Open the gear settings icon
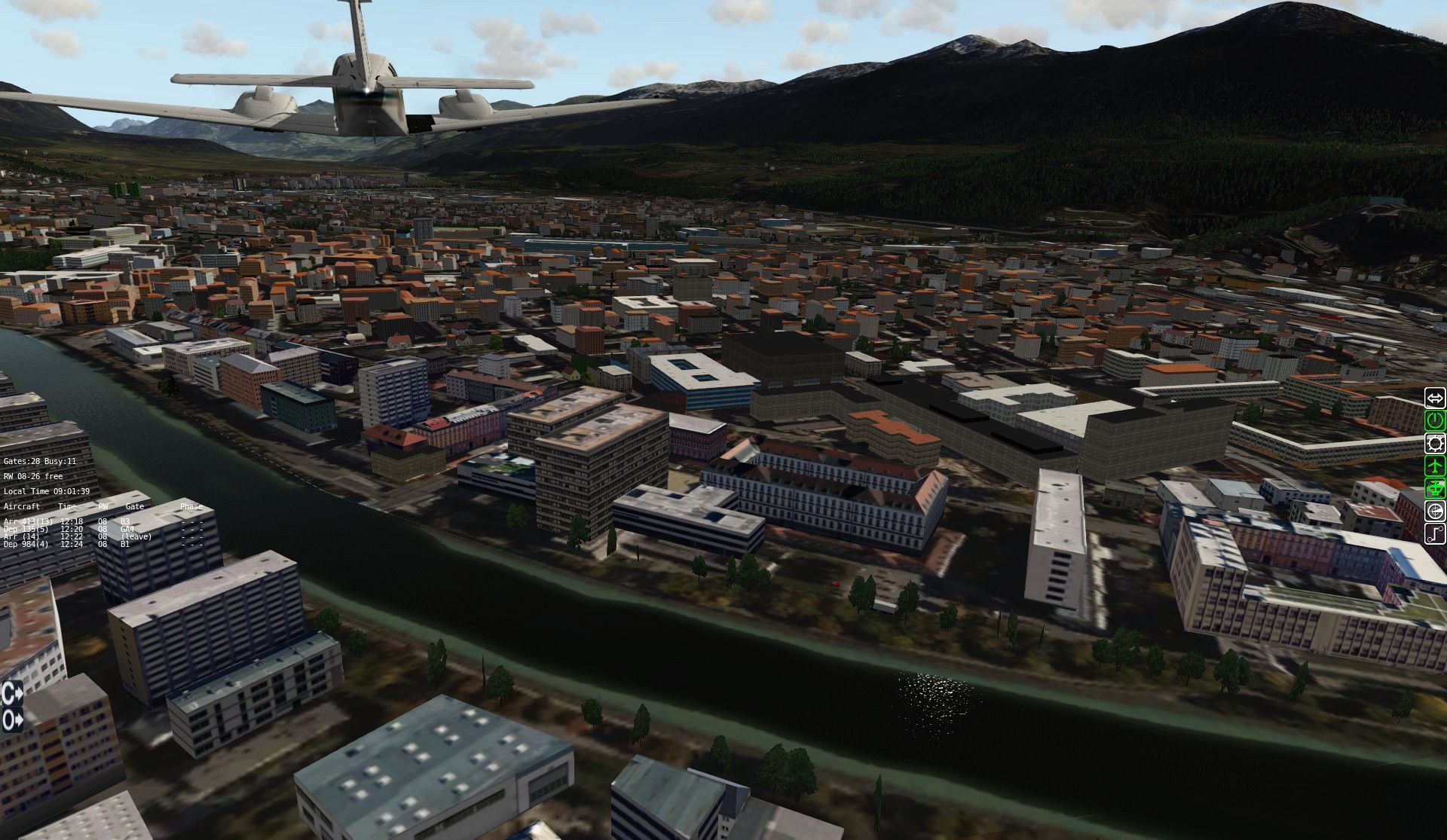1447x840 pixels. tap(1435, 443)
